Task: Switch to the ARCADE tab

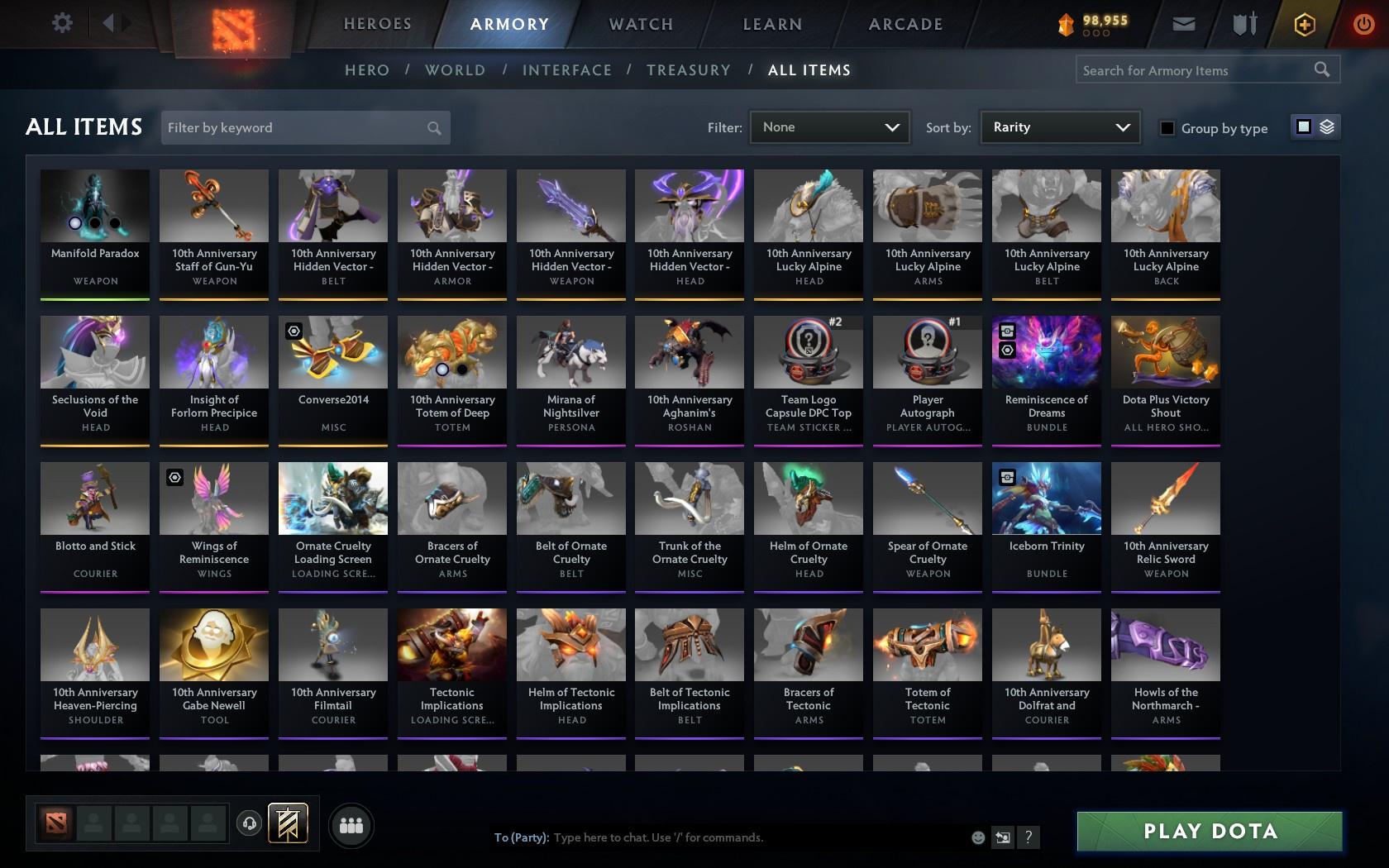Action: tap(905, 24)
